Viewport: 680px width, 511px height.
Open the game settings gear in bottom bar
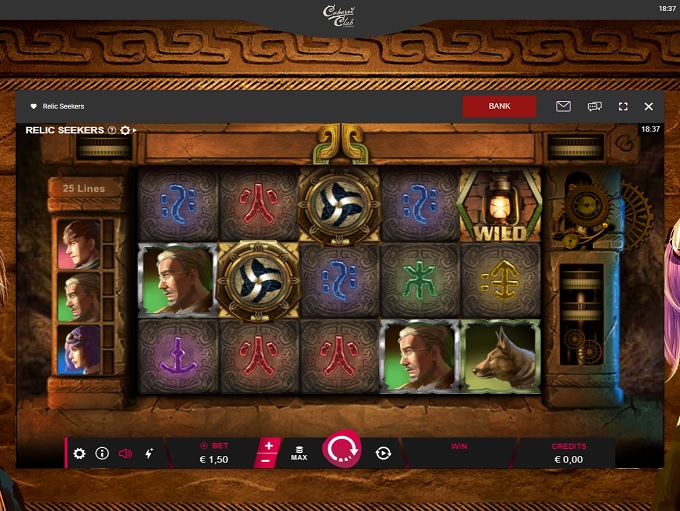point(80,453)
